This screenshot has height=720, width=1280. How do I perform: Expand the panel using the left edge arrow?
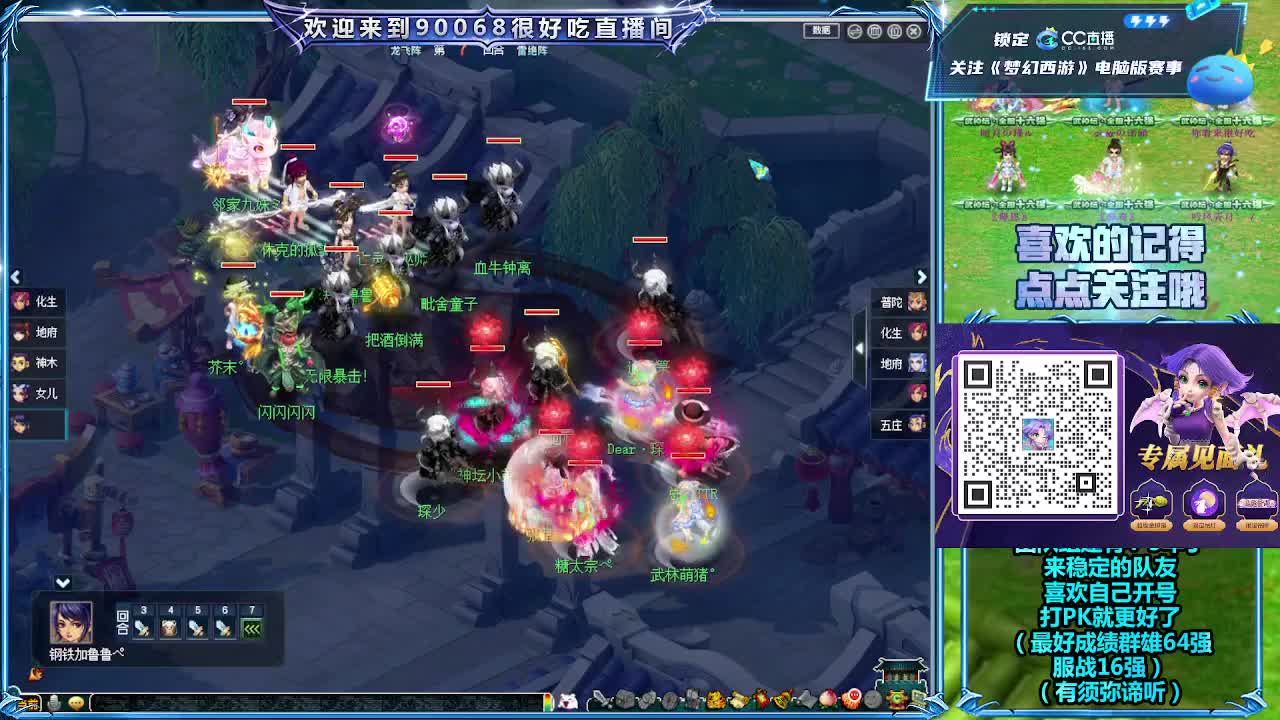pos(15,277)
